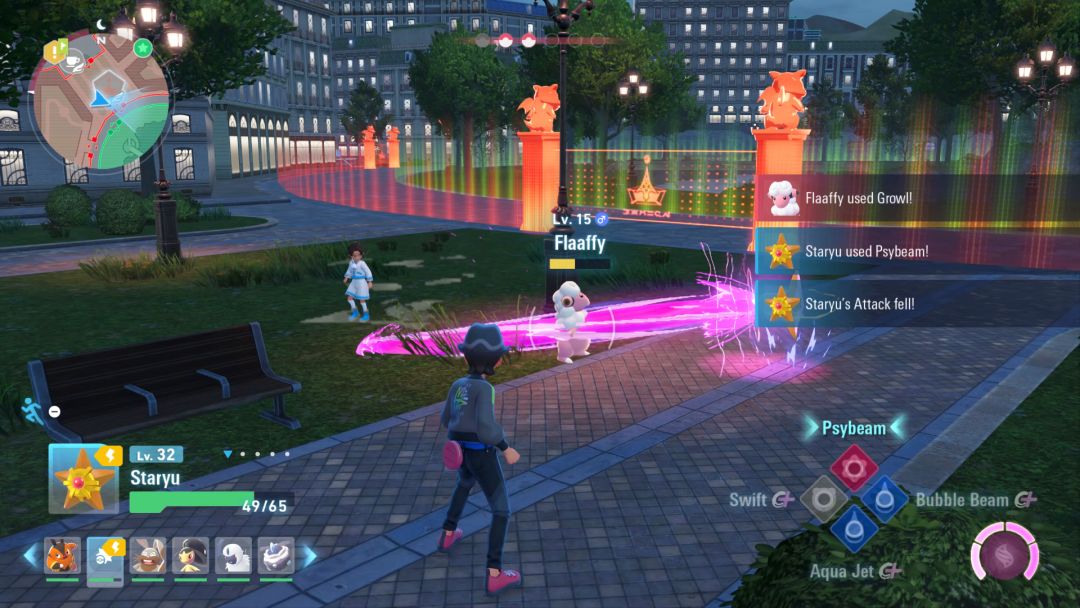Select the large Staryu portrait
This screenshot has height=608, width=1080.
coord(83,478)
